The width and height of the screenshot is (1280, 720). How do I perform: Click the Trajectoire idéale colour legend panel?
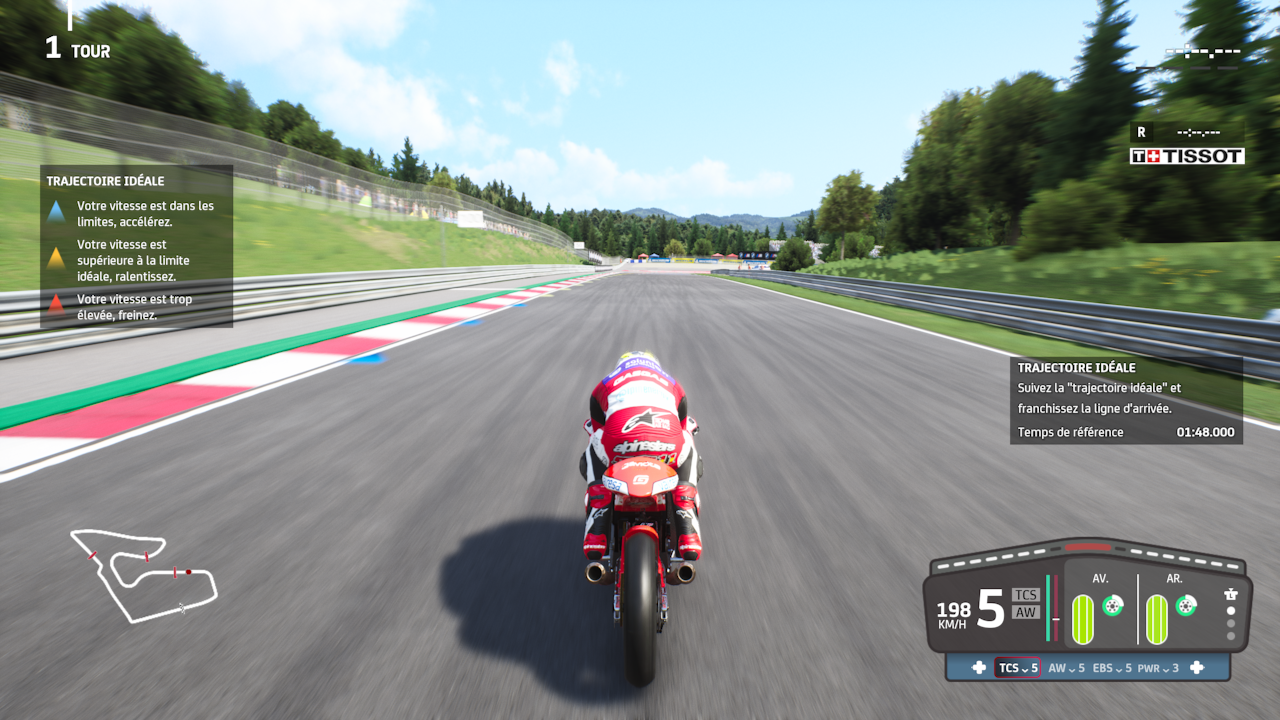(137, 246)
